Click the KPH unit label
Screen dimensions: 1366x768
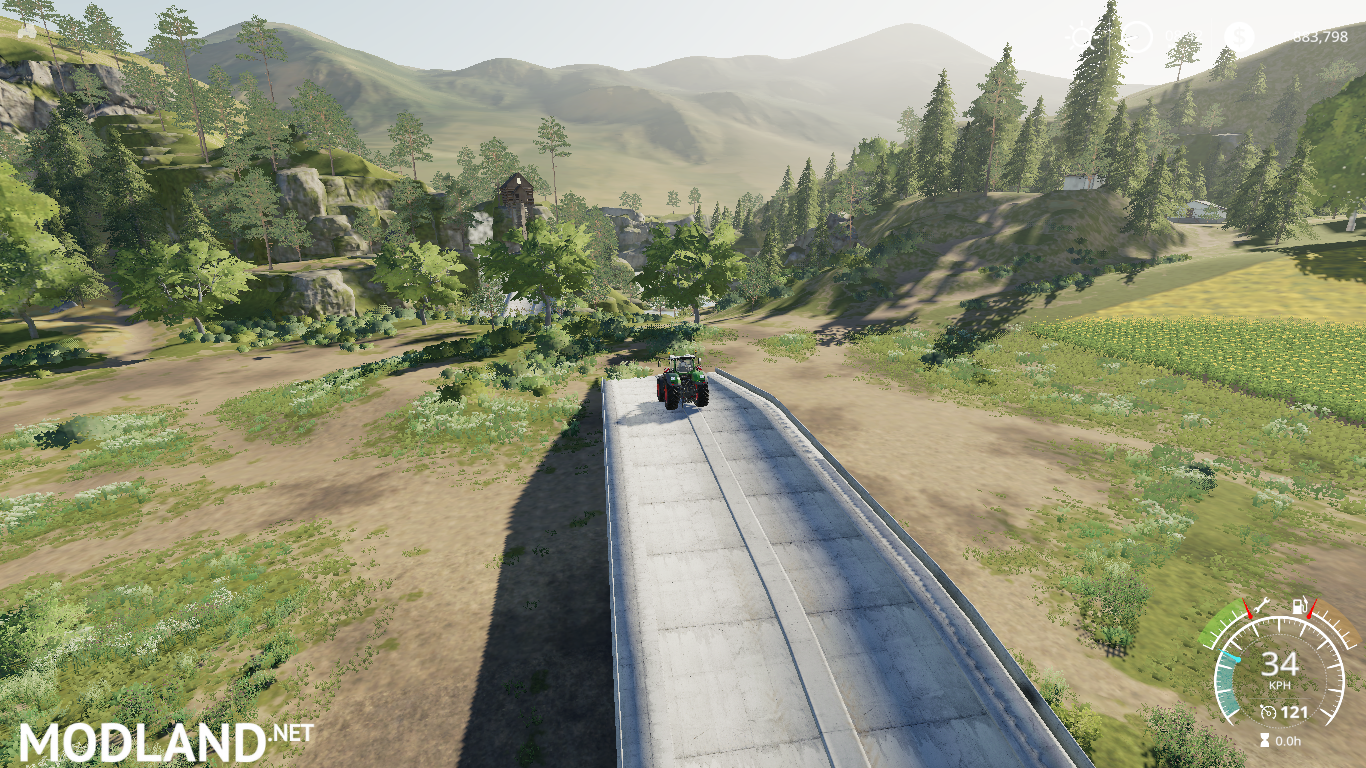(1280, 685)
